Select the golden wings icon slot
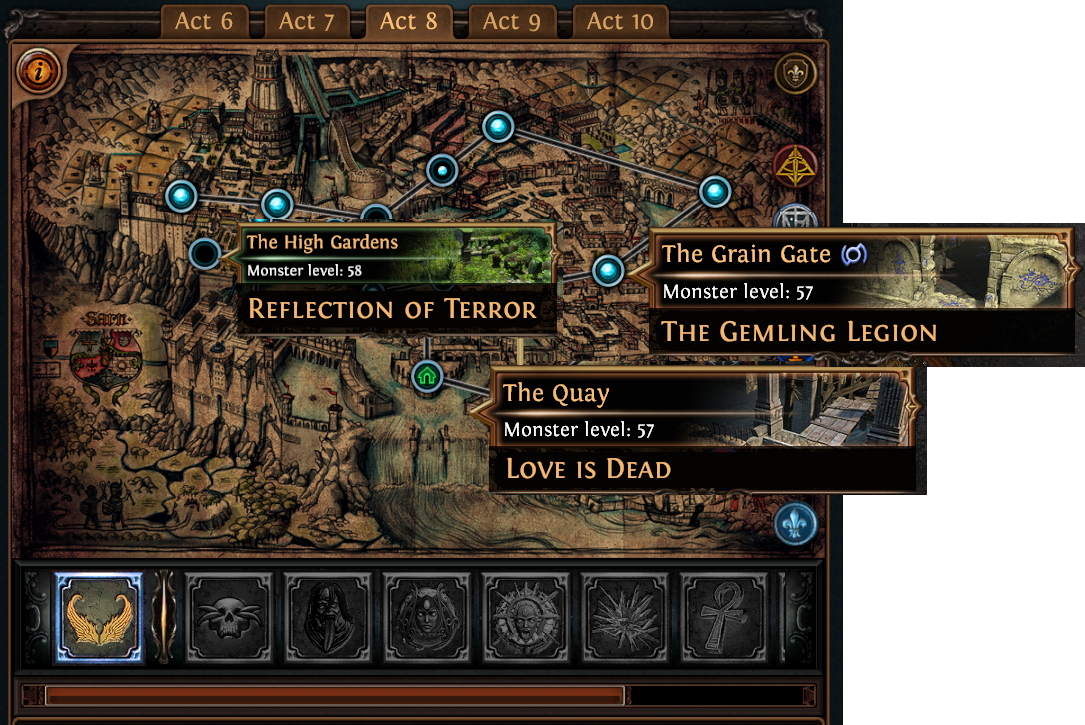 98,618
